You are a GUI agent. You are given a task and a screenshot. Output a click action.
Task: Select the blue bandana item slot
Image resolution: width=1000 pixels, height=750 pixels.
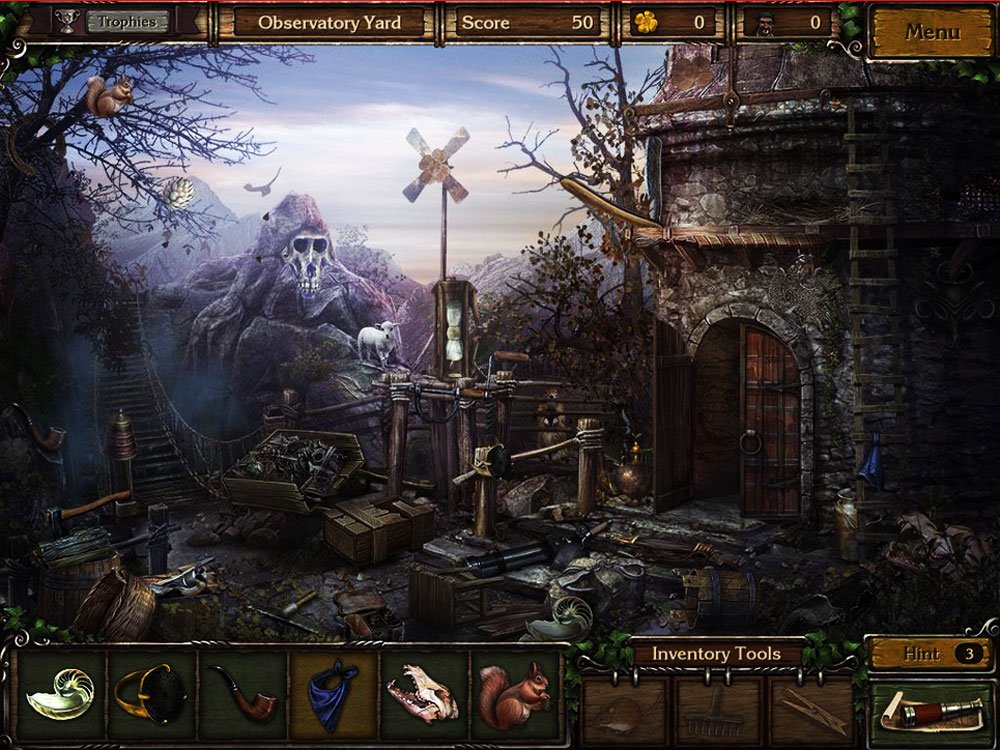[x=334, y=694]
